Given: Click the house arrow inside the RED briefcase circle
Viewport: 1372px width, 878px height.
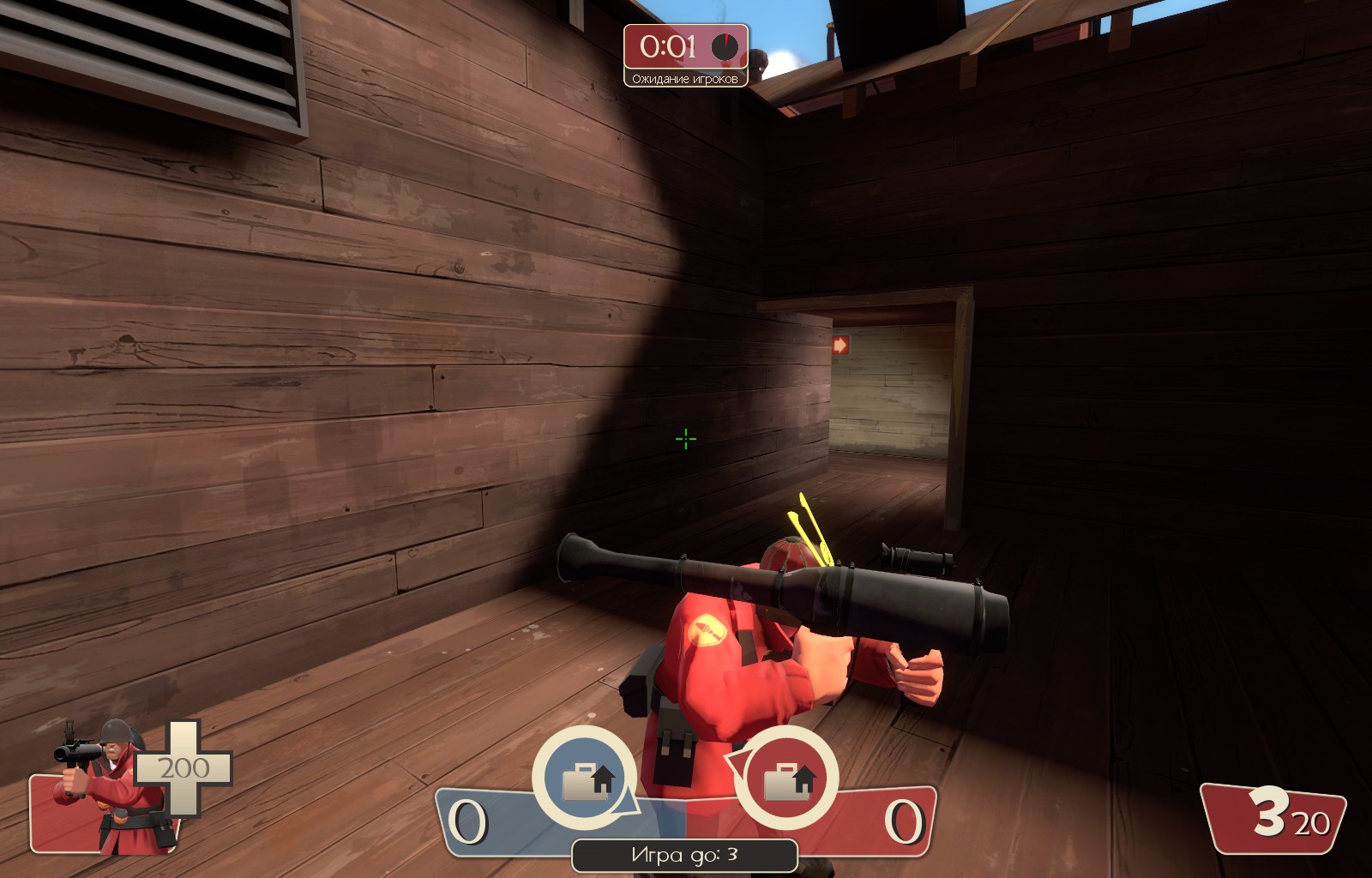Looking at the screenshot, I should 806,780.
